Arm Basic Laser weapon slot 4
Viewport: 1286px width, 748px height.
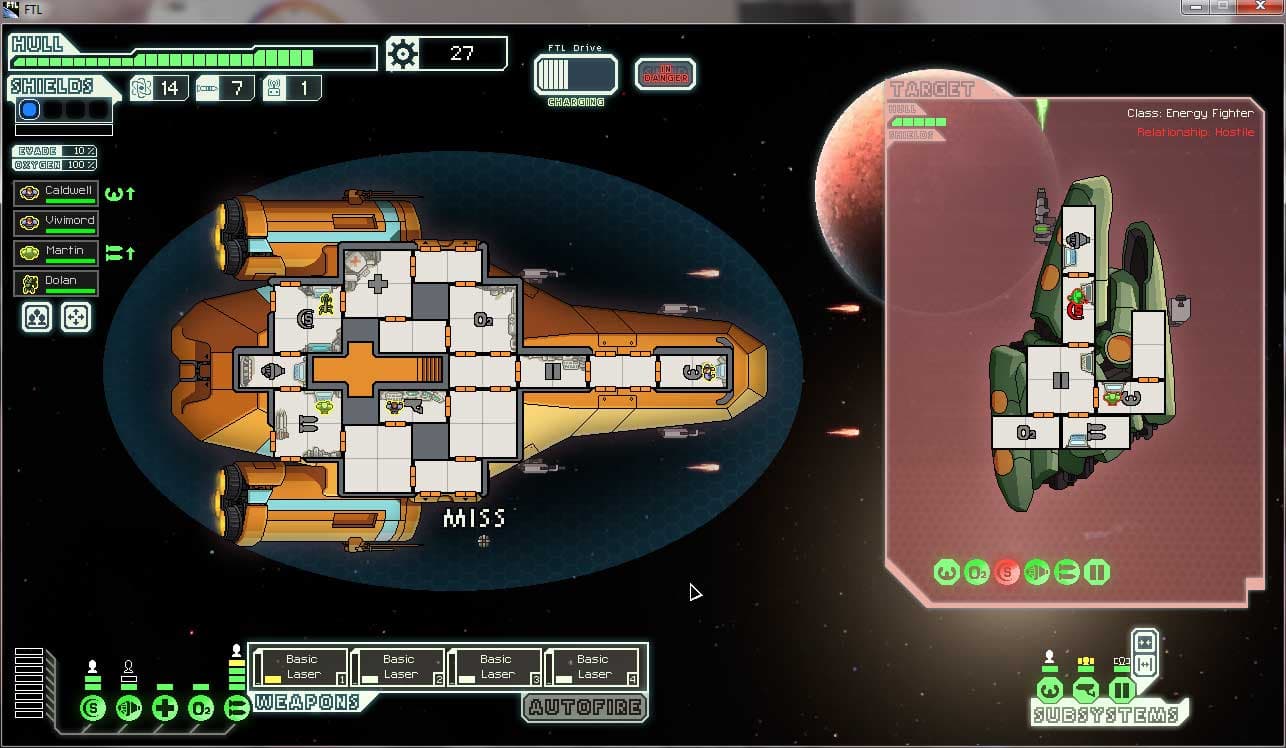592,667
